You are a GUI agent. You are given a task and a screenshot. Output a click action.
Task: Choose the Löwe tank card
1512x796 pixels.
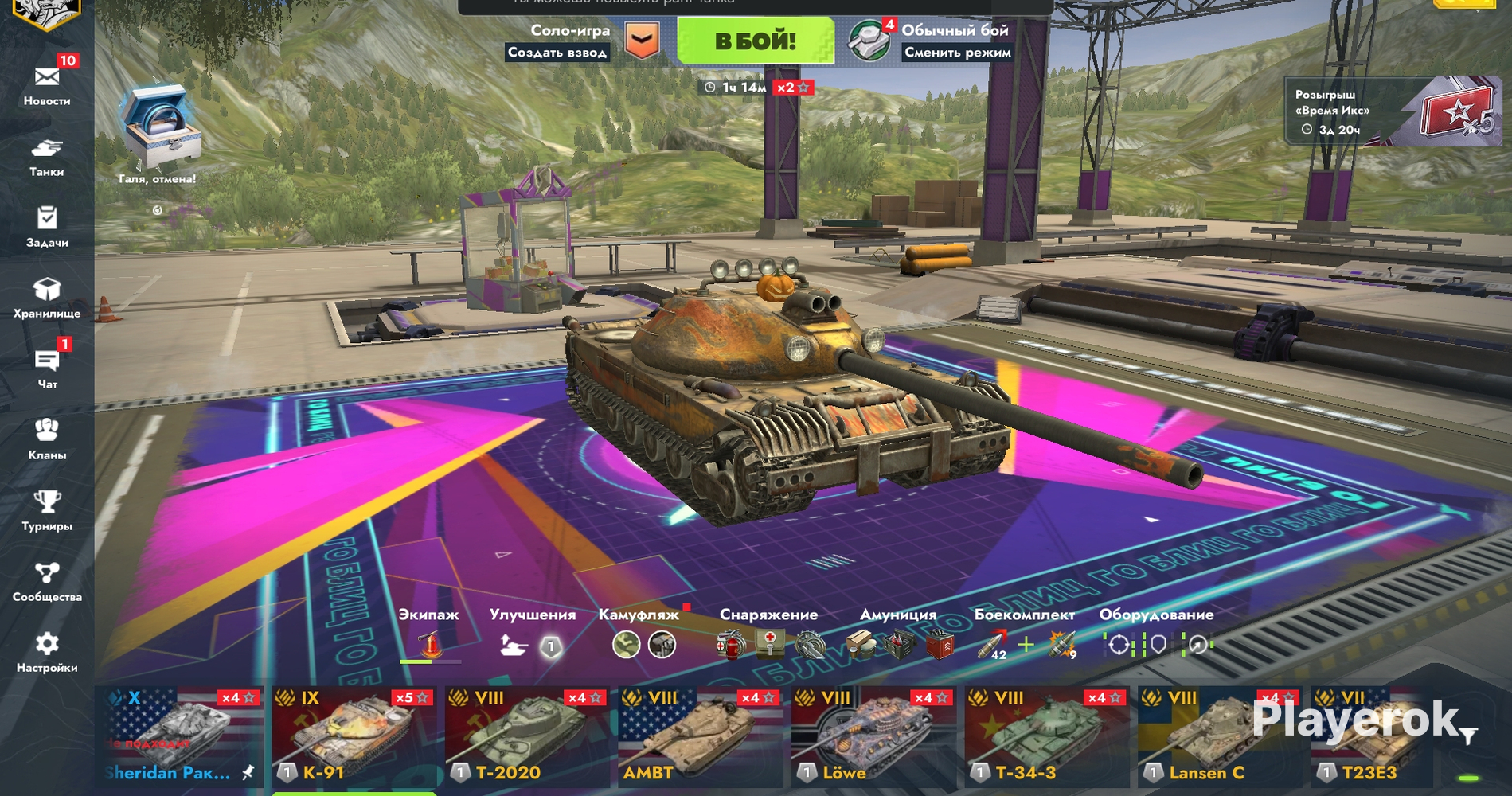click(x=872, y=736)
